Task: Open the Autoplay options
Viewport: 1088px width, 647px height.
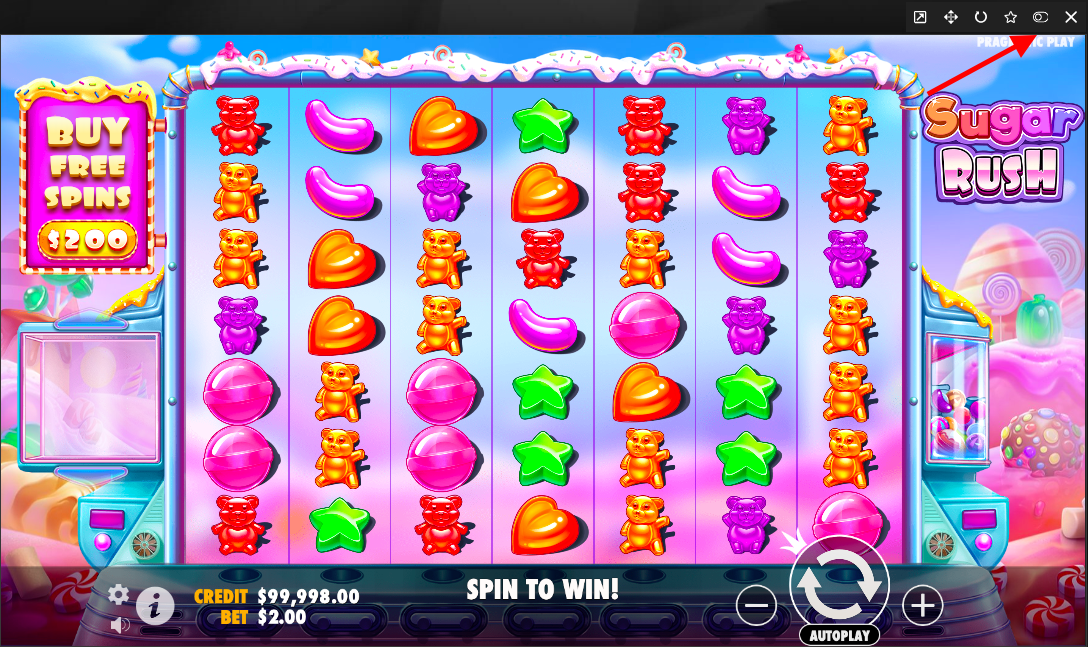Action: [x=839, y=636]
